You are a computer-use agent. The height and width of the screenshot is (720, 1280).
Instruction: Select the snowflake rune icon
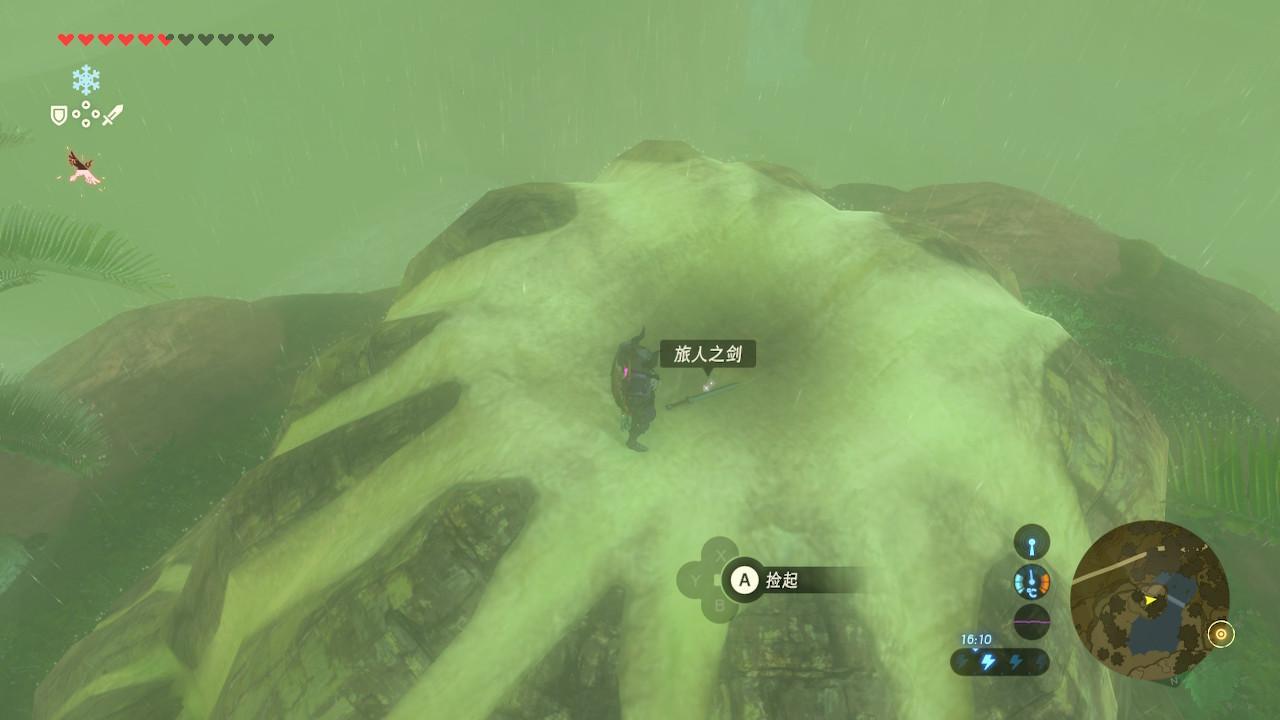coord(86,80)
